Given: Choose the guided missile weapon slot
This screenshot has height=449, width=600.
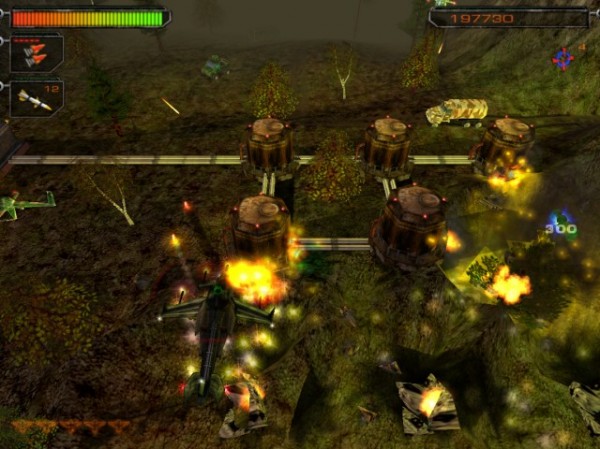Looking at the screenshot, I should coord(35,98).
